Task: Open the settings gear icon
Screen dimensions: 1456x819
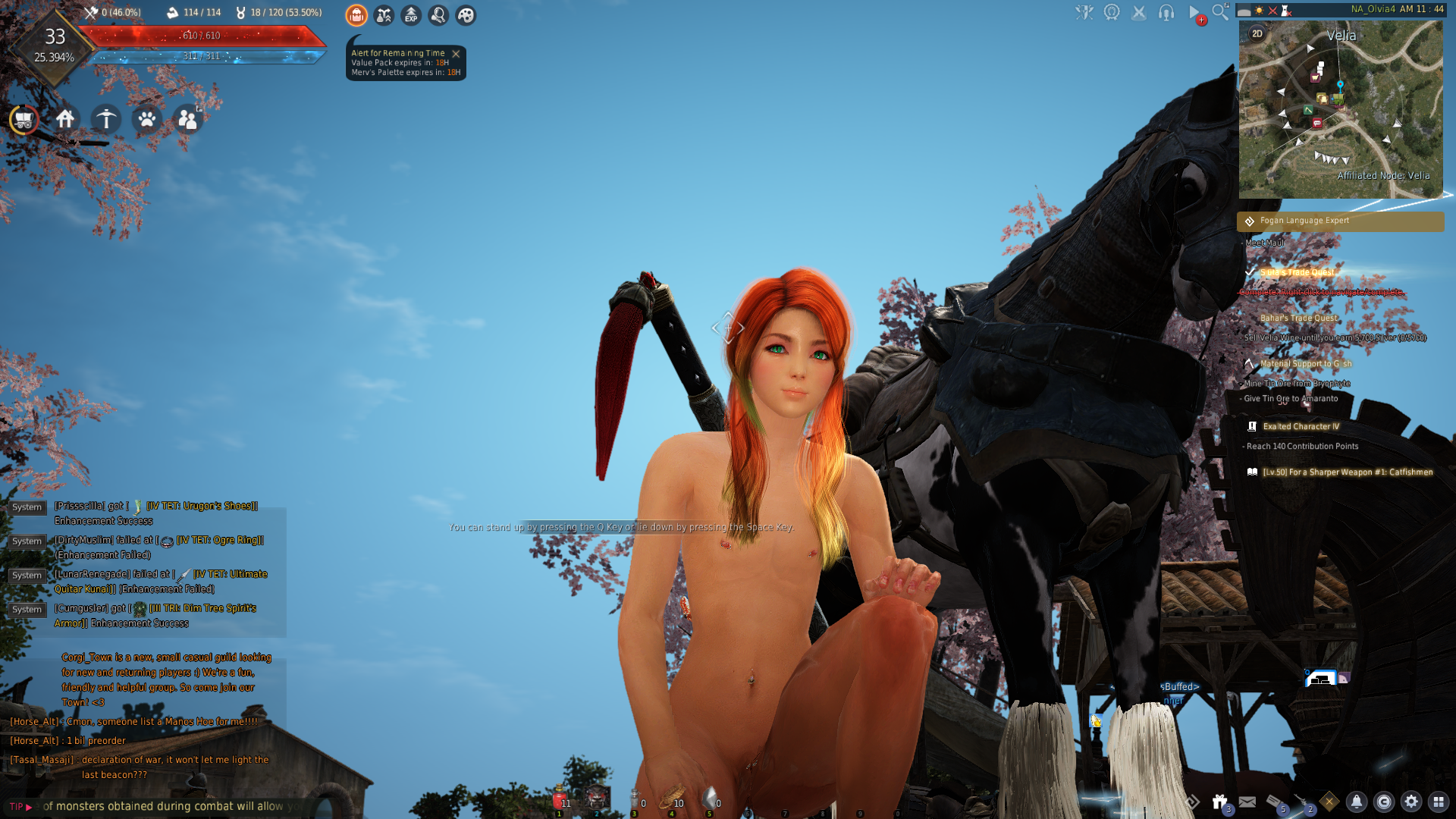Action: (x=1412, y=802)
